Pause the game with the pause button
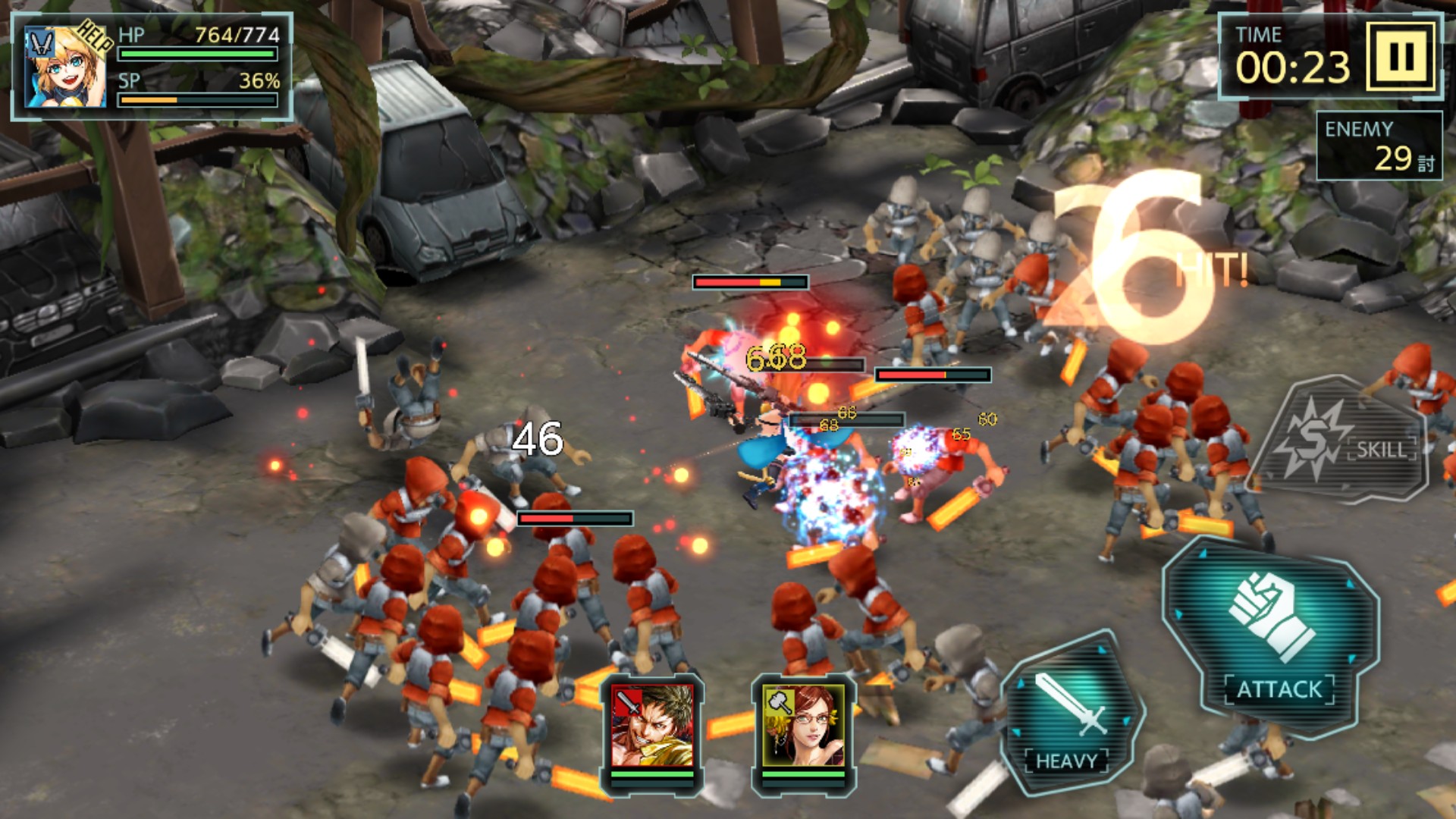The image size is (1456, 819). point(1401,56)
